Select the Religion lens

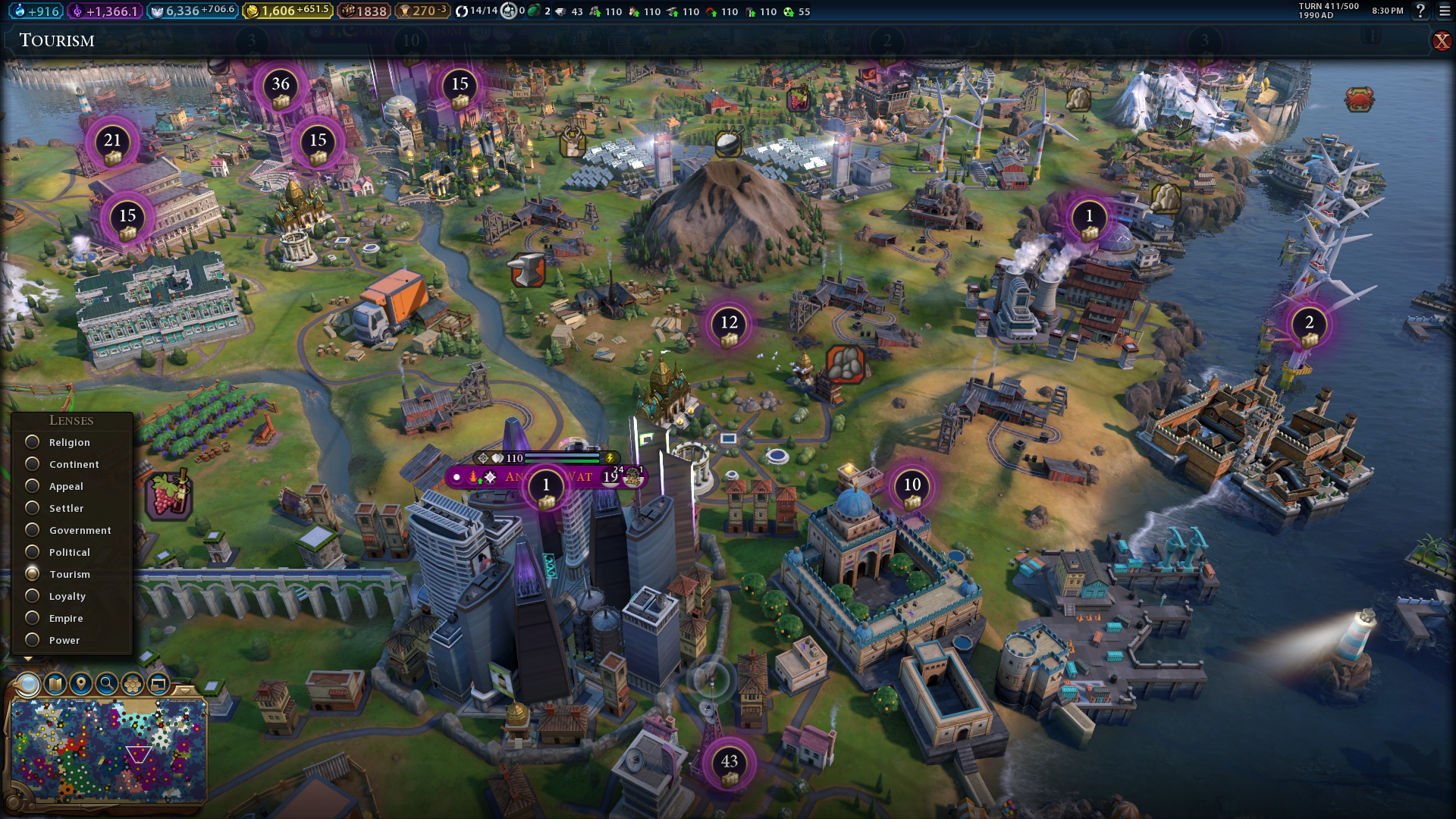click(33, 442)
